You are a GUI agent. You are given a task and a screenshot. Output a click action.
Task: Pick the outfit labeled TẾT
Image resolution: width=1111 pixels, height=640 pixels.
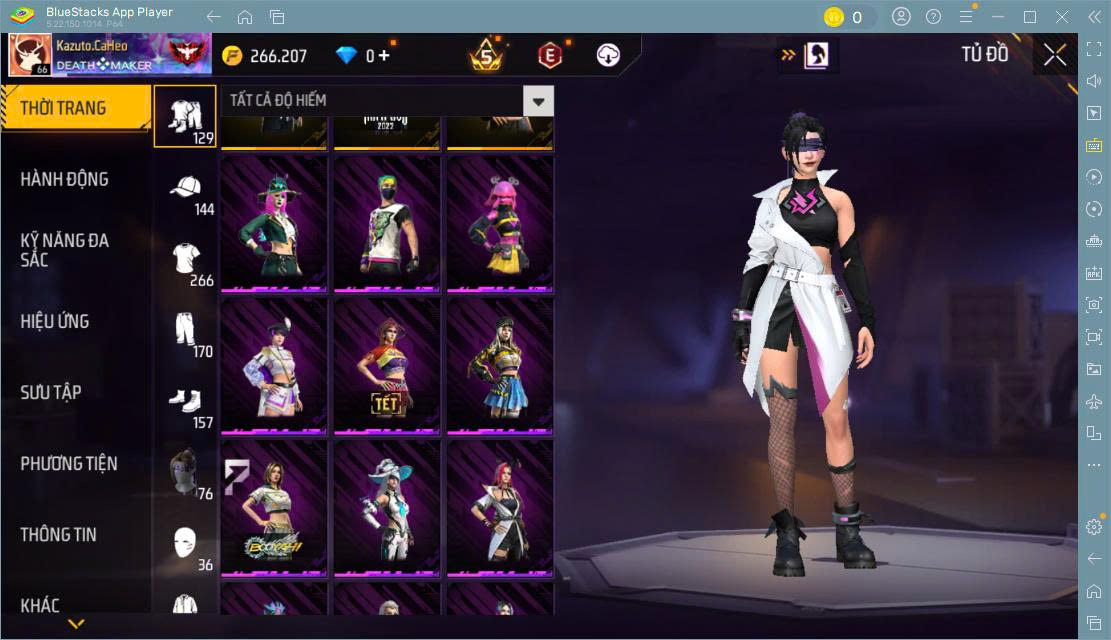coord(387,365)
